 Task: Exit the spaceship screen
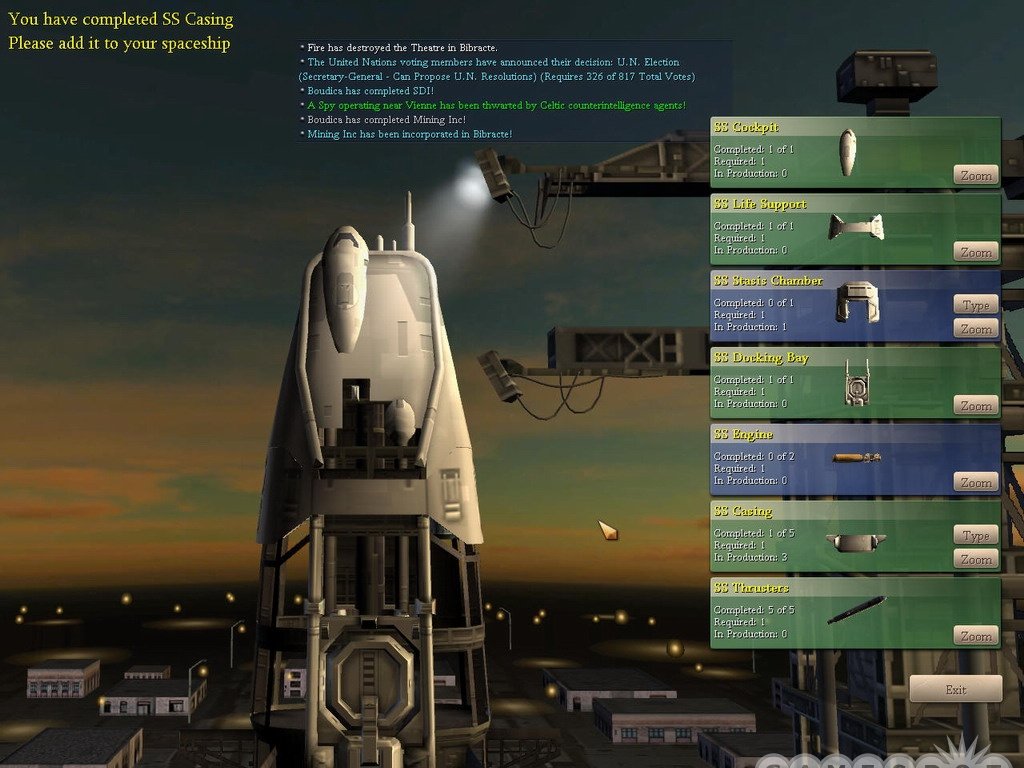pyautogui.click(x=955, y=689)
